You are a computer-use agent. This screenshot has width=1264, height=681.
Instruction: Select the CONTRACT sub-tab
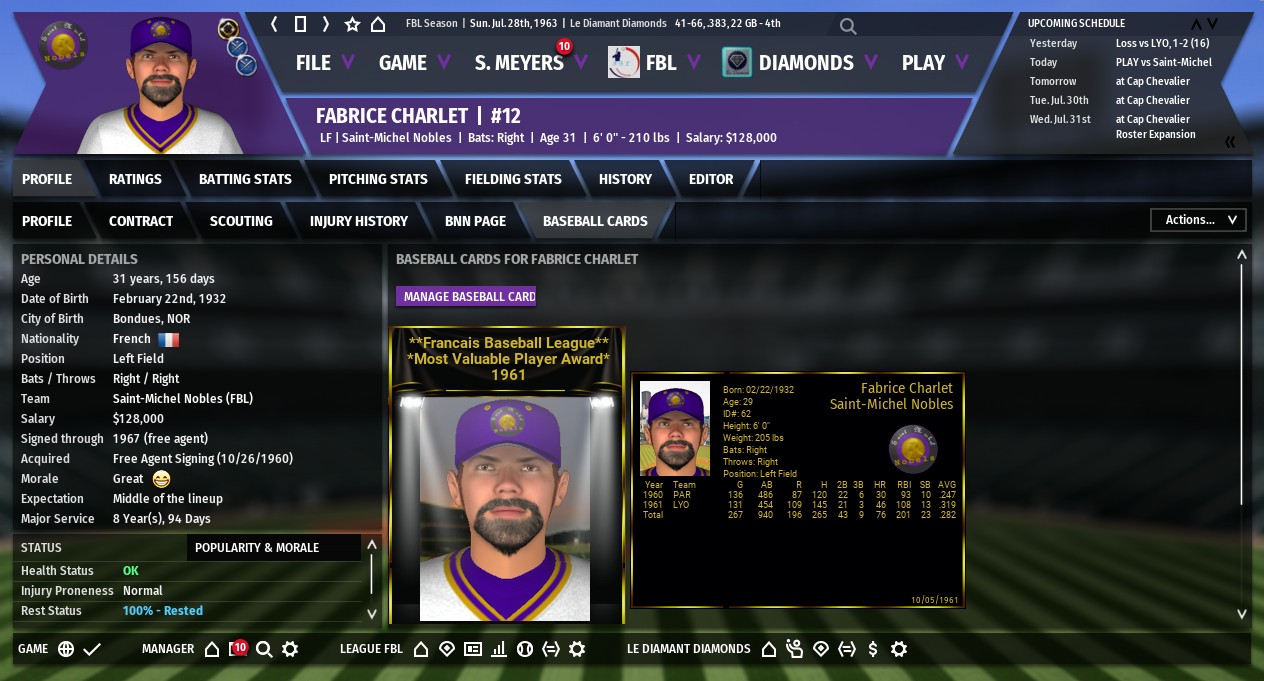point(141,221)
